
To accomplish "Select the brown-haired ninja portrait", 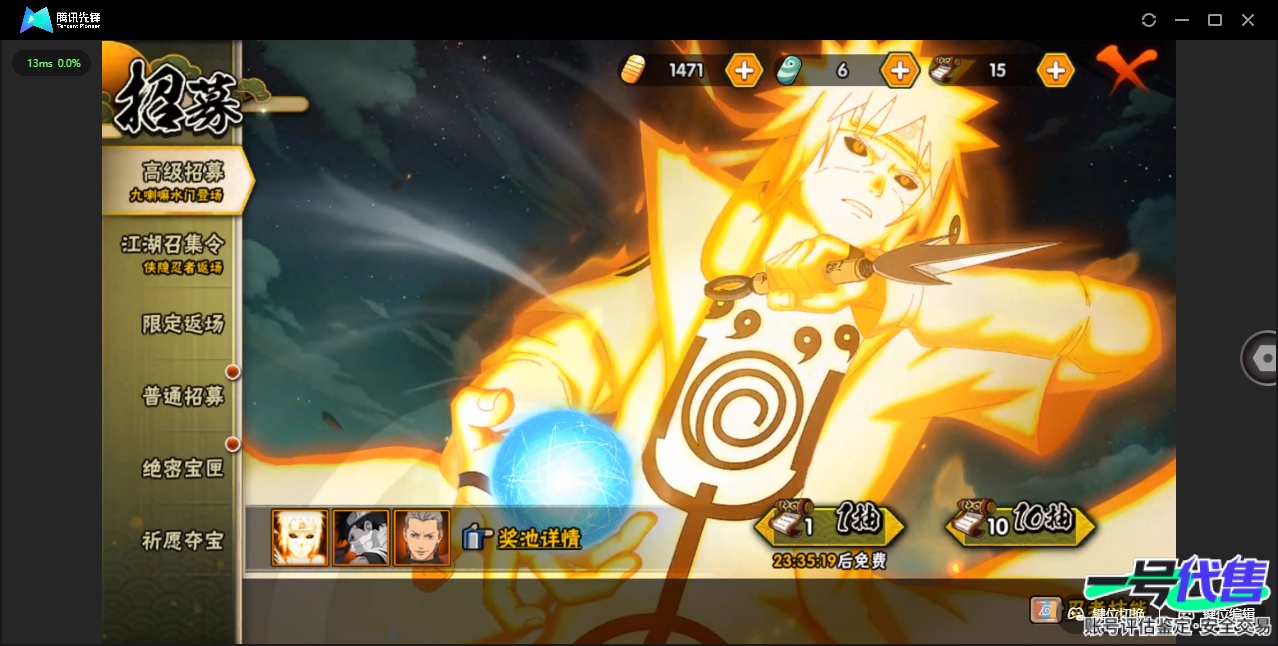I will (422, 538).
